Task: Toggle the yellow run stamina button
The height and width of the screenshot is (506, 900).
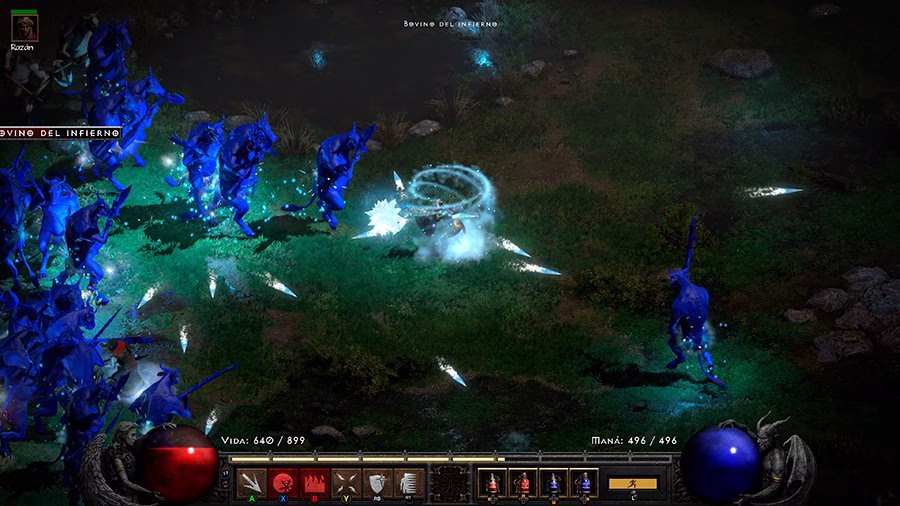Action: coord(633,483)
